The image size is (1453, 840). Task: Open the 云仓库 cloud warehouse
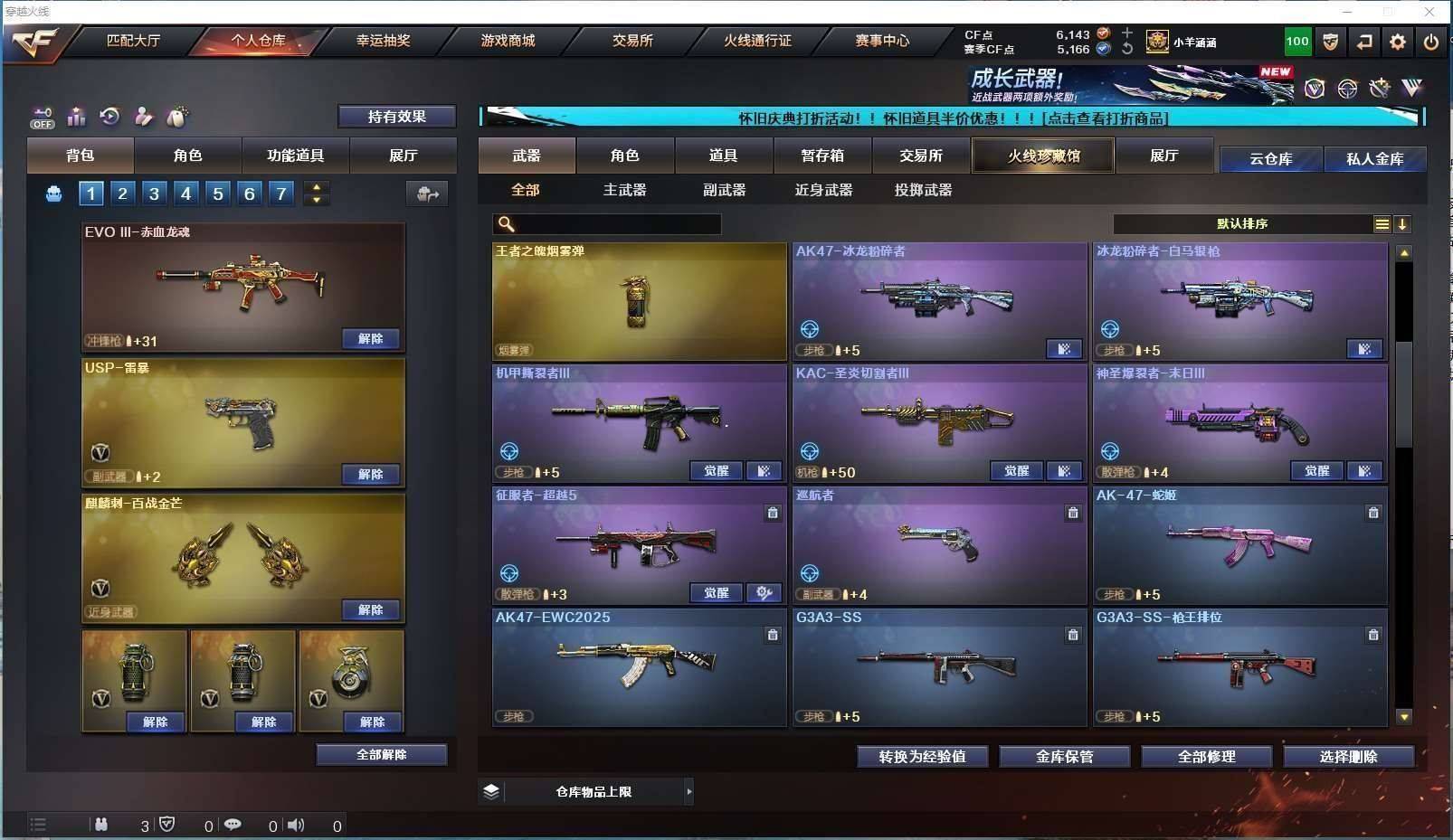click(1270, 159)
